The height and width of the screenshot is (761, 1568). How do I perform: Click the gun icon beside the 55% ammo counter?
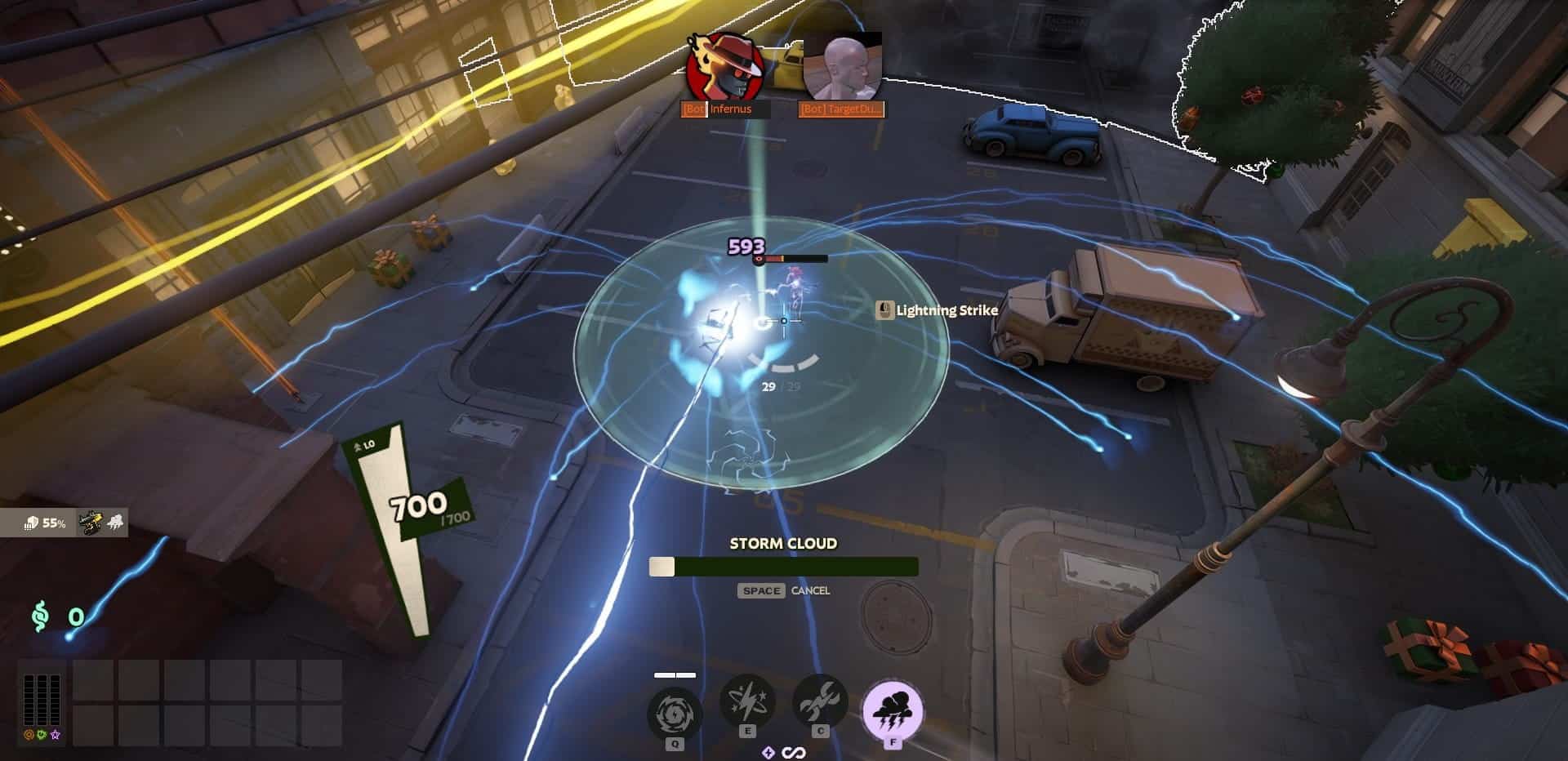pos(89,523)
